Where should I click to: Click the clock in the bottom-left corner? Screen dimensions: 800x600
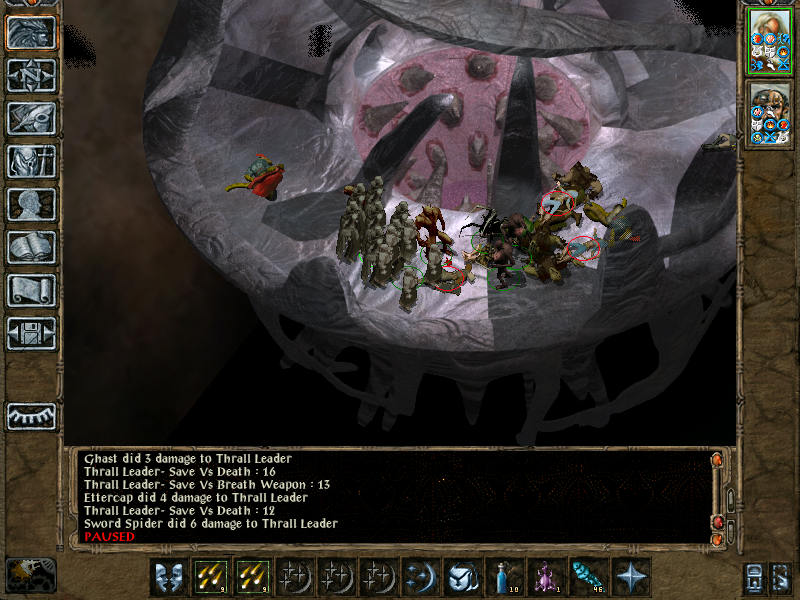30,574
